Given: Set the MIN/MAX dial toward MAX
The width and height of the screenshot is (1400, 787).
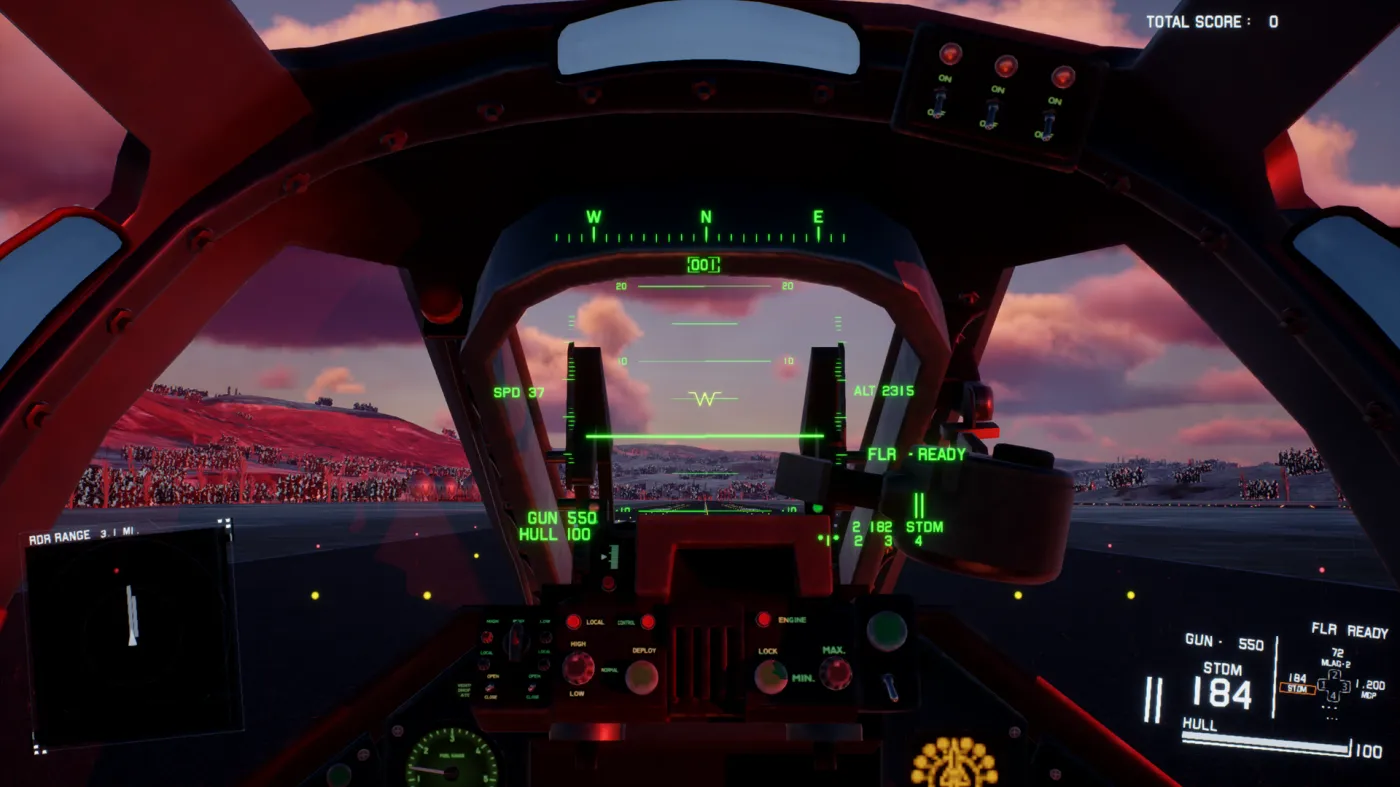Looking at the screenshot, I should tap(836, 672).
